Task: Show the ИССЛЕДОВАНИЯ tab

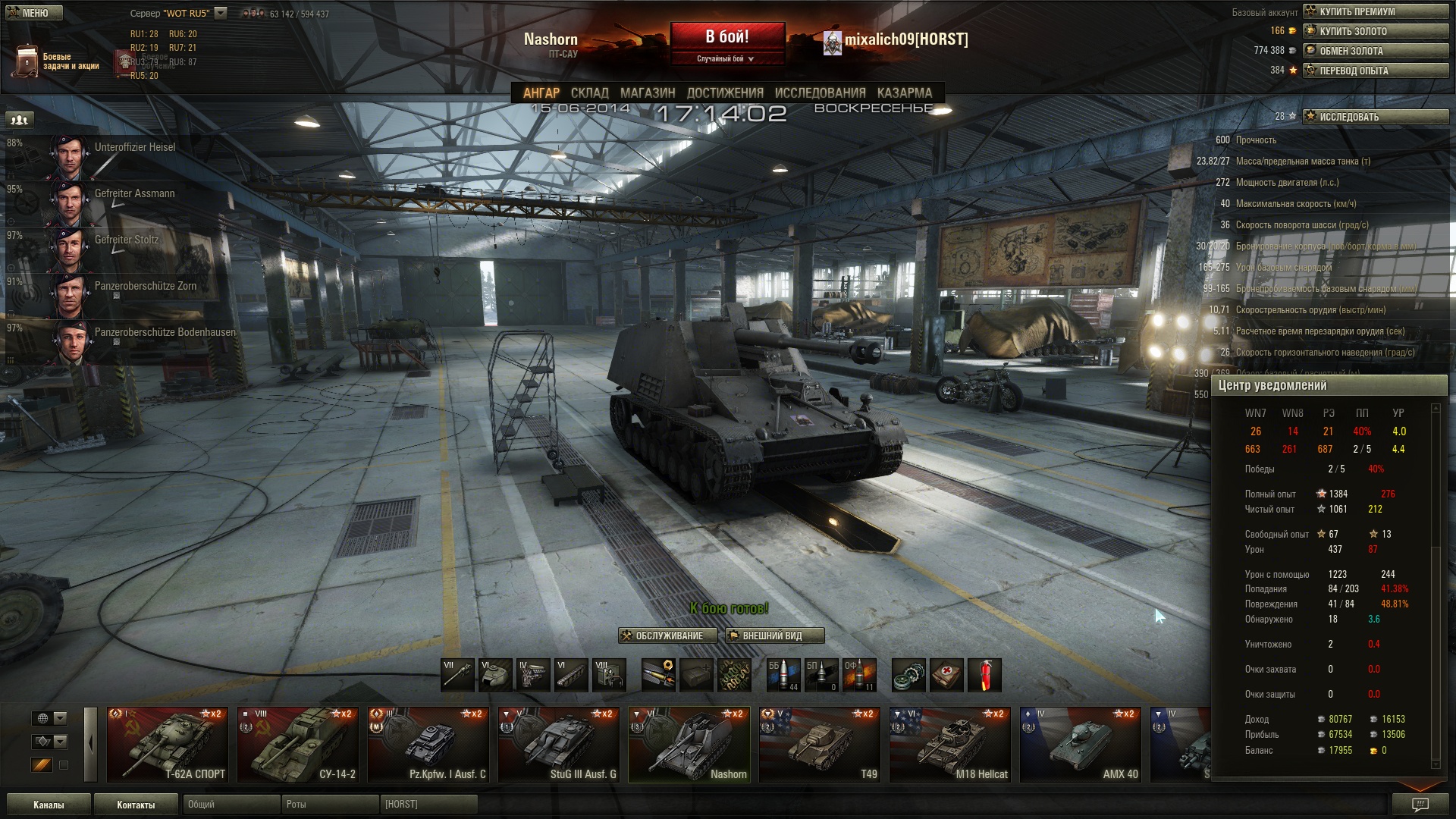Action: (820, 93)
